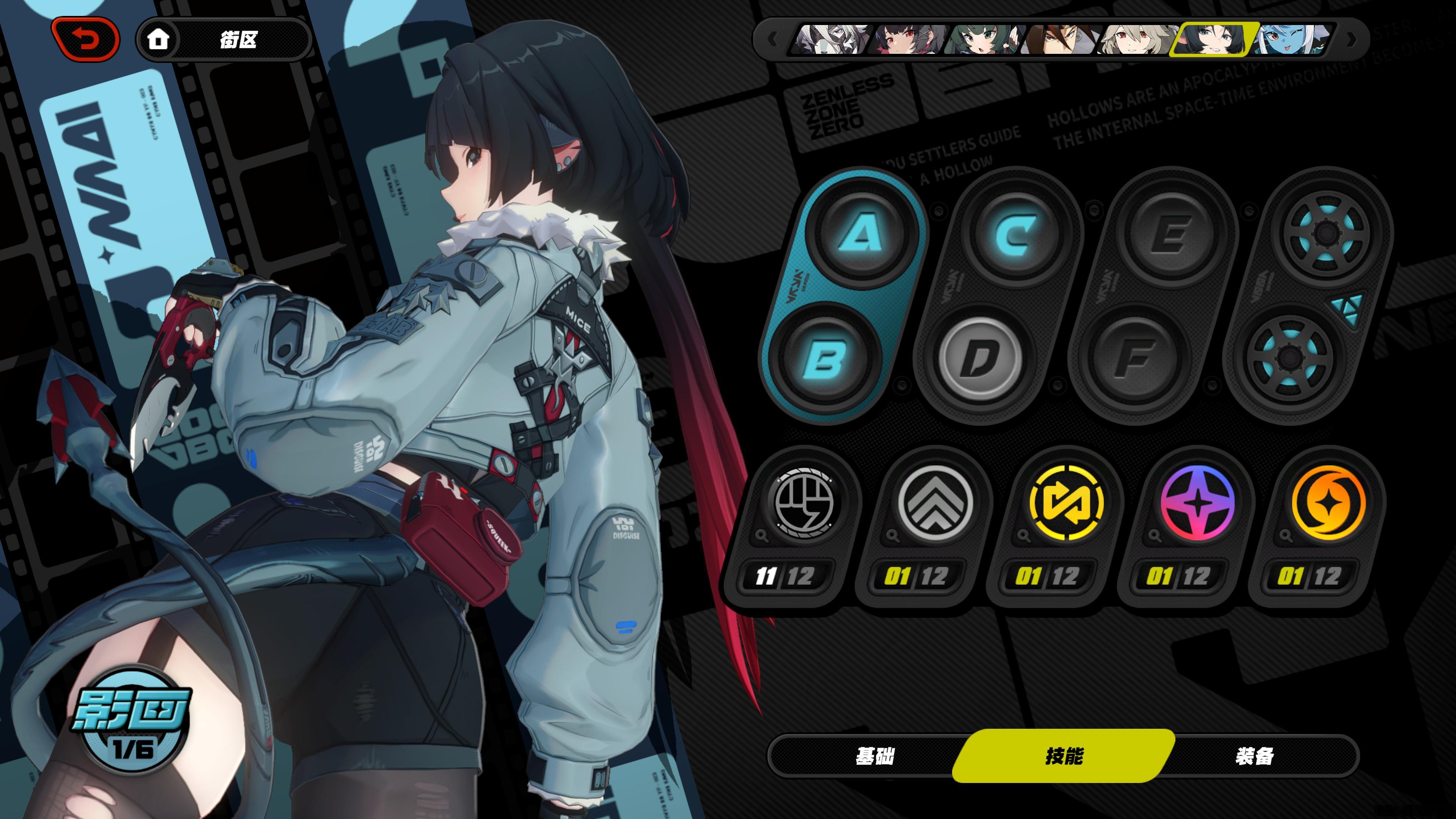The width and height of the screenshot is (1456, 819).
Task: Switch to the 基础 tab
Action: pyautogui.click(x=875, y=756)
